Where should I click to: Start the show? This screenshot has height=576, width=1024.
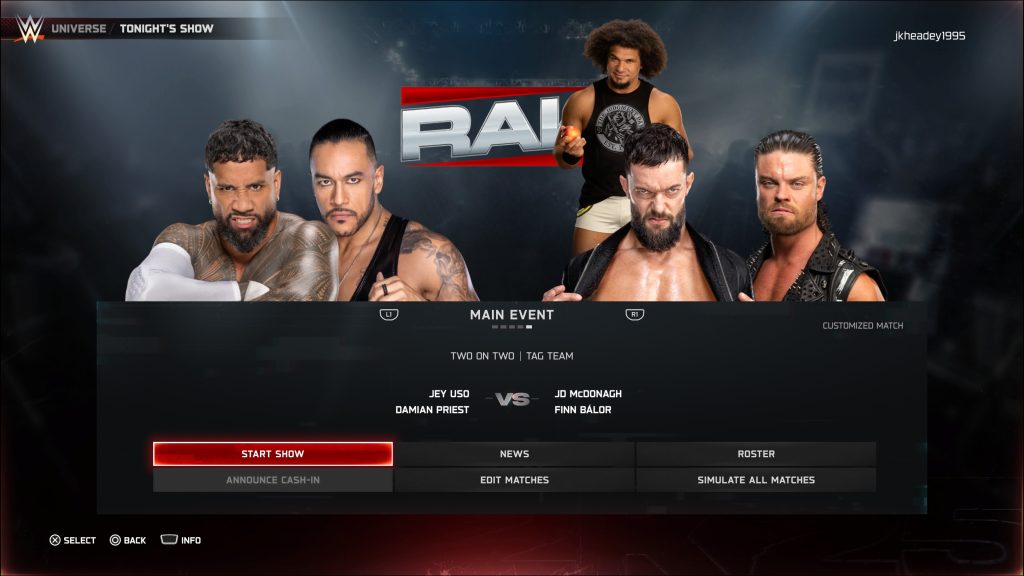pos(272,454)
